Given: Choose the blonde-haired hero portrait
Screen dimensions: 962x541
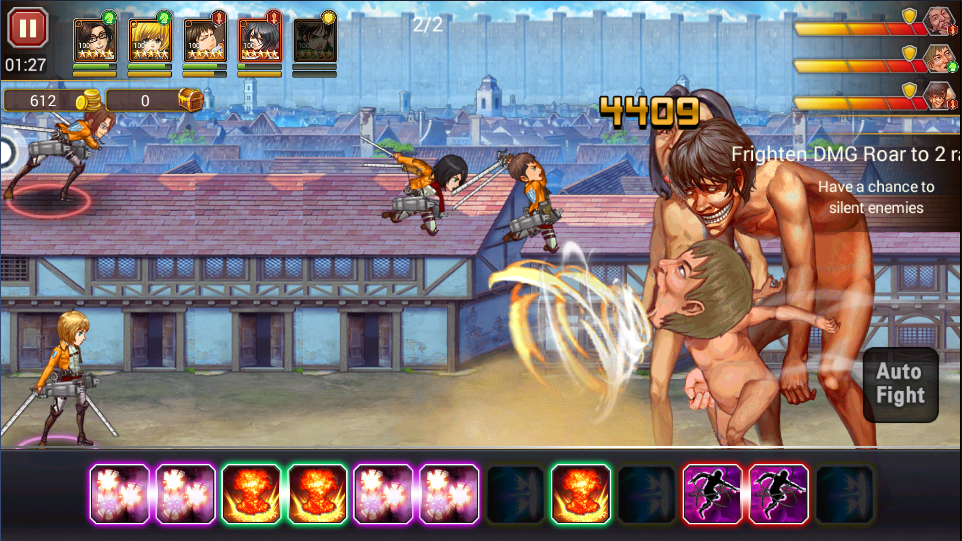Looking at the screenshot, I should (x=150, y=40).
